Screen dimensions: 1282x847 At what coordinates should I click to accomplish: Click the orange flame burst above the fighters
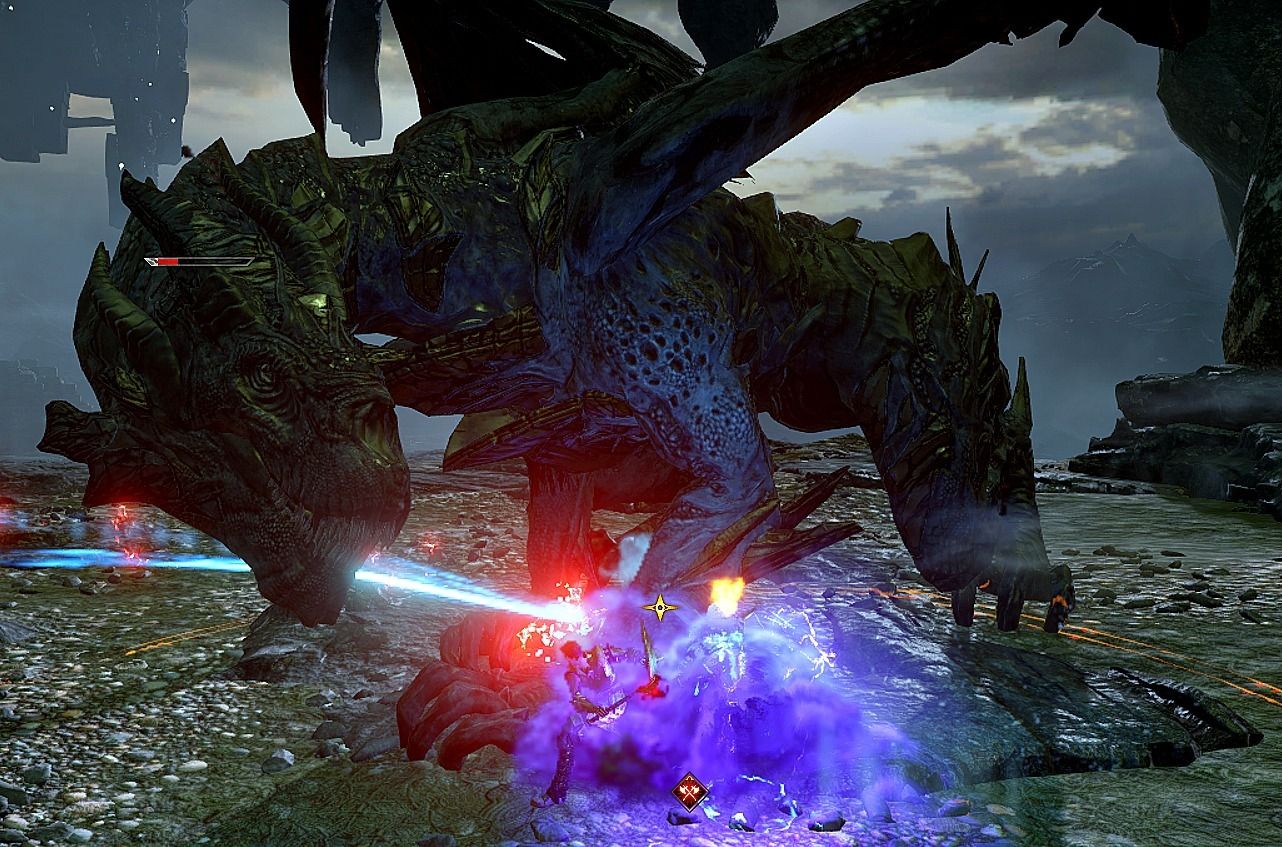pos(727,594)
